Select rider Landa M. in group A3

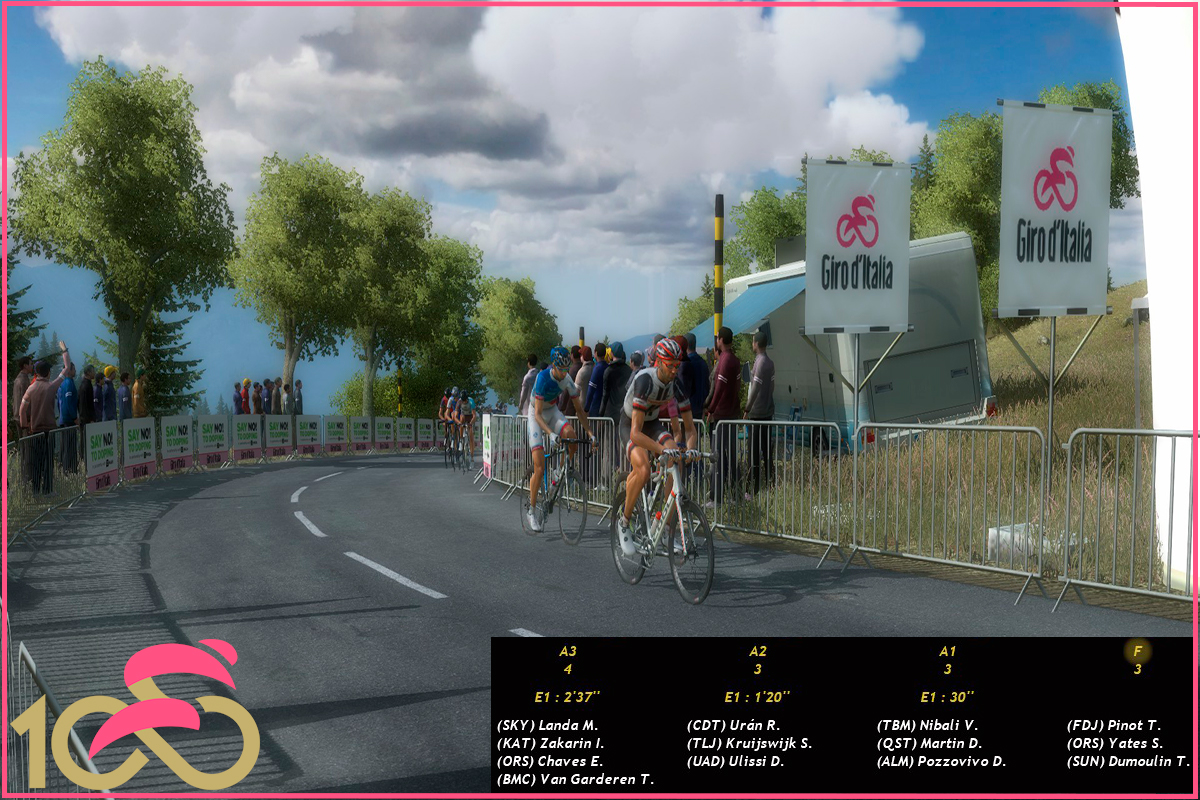pos(547,725)
